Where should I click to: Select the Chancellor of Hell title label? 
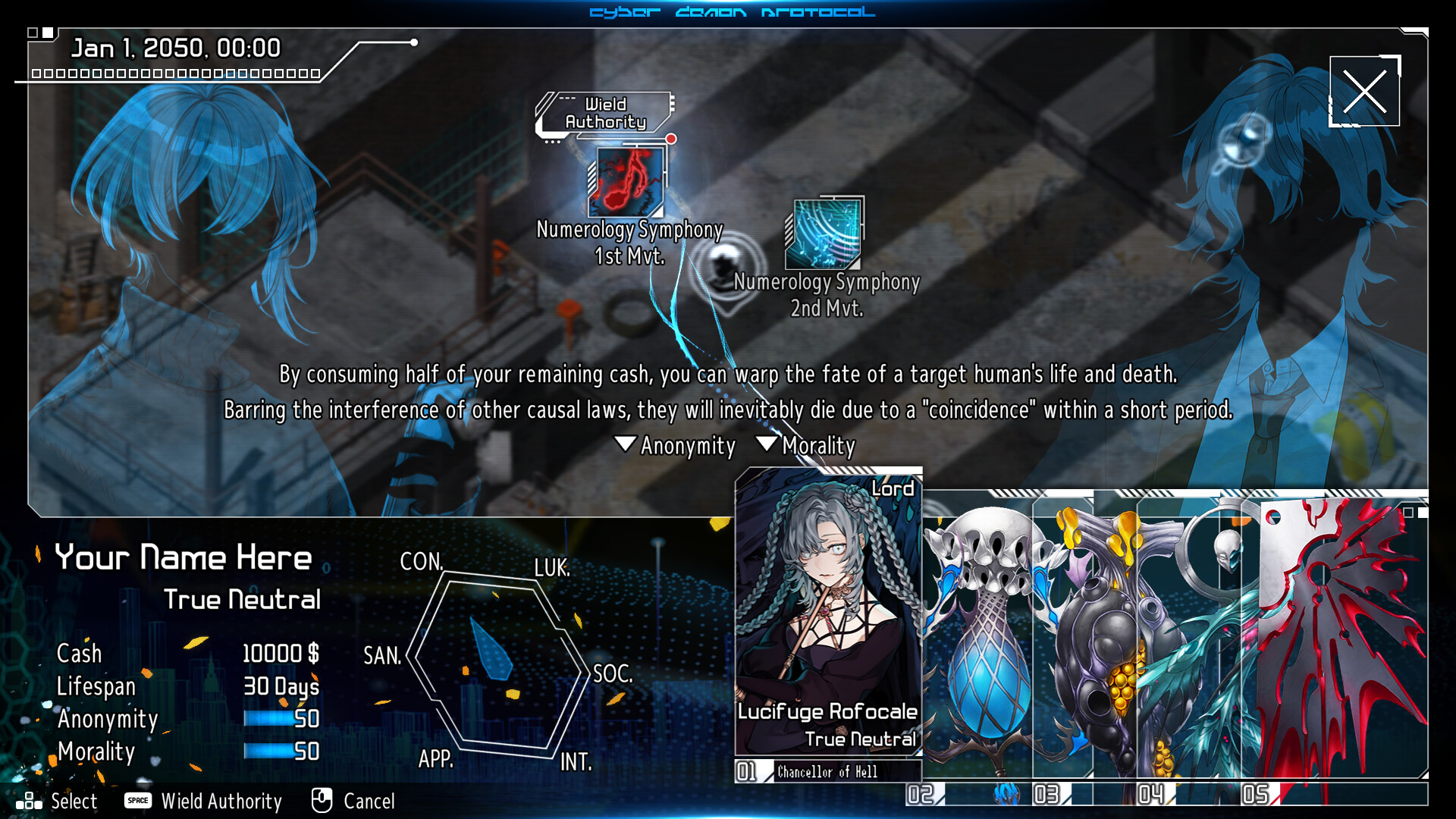coord(827,771)
